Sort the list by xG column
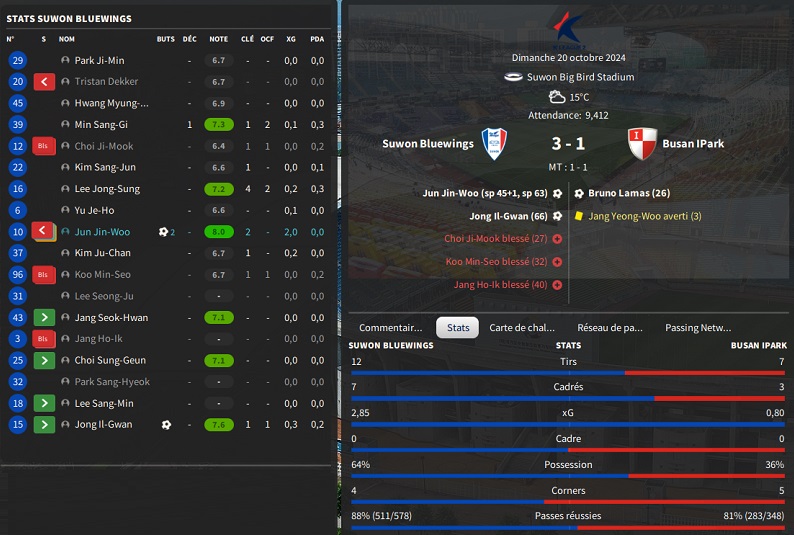Screen dimensions: 794x535 click(x=291, y=39)
